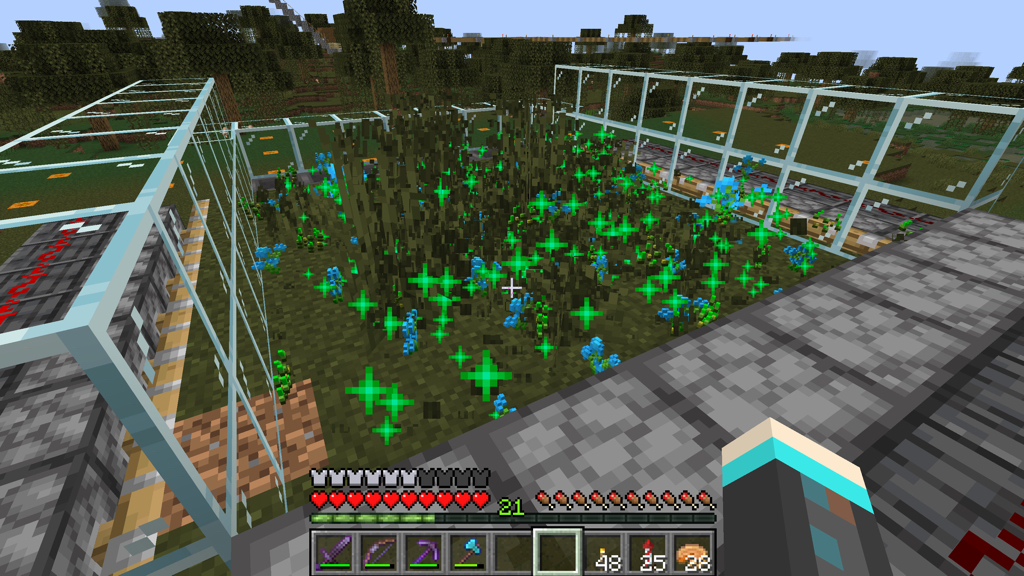Select the pumpkin pie stack
This screenshot has height=576, width=1024.
[693, 551]
